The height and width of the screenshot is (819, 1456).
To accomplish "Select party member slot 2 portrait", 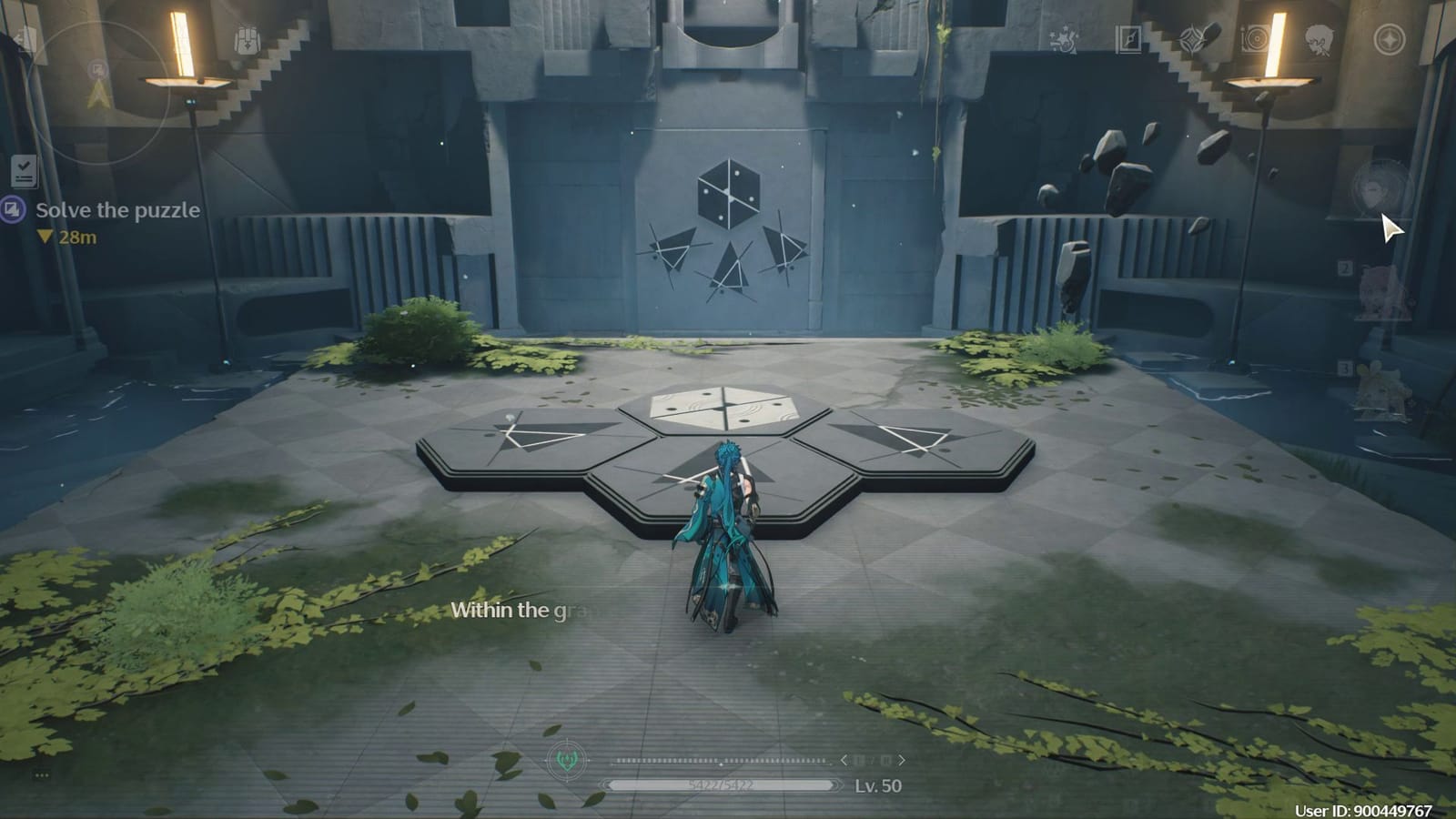I will point(1377,291).
